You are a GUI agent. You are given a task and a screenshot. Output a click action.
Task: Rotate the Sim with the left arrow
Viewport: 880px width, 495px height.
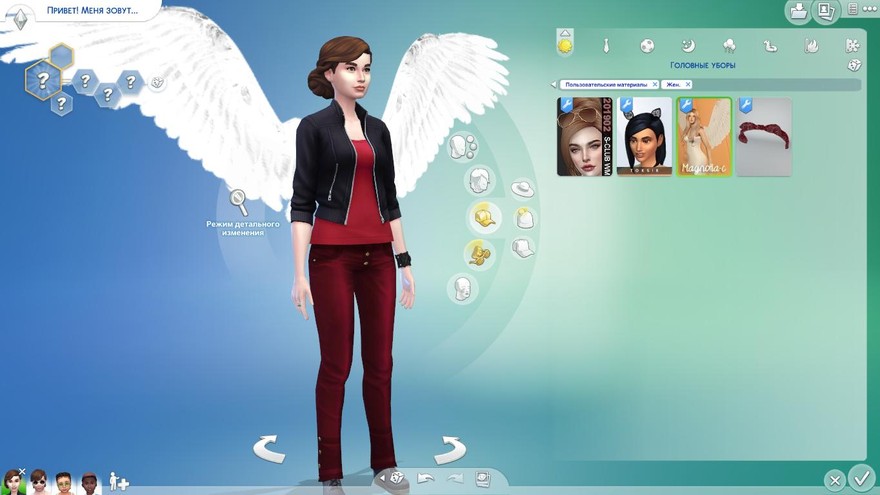coord(269,449)
